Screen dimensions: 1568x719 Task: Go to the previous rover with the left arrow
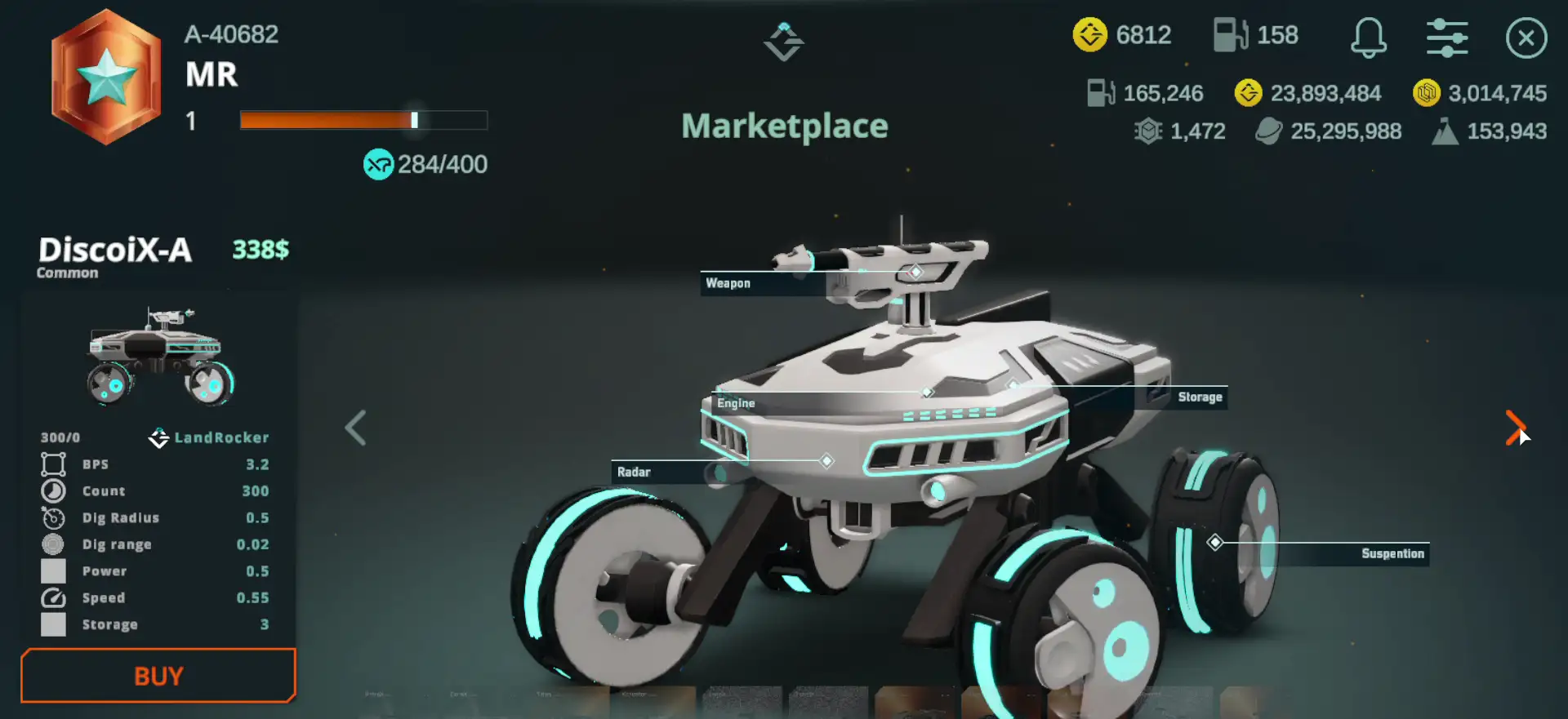355,428
